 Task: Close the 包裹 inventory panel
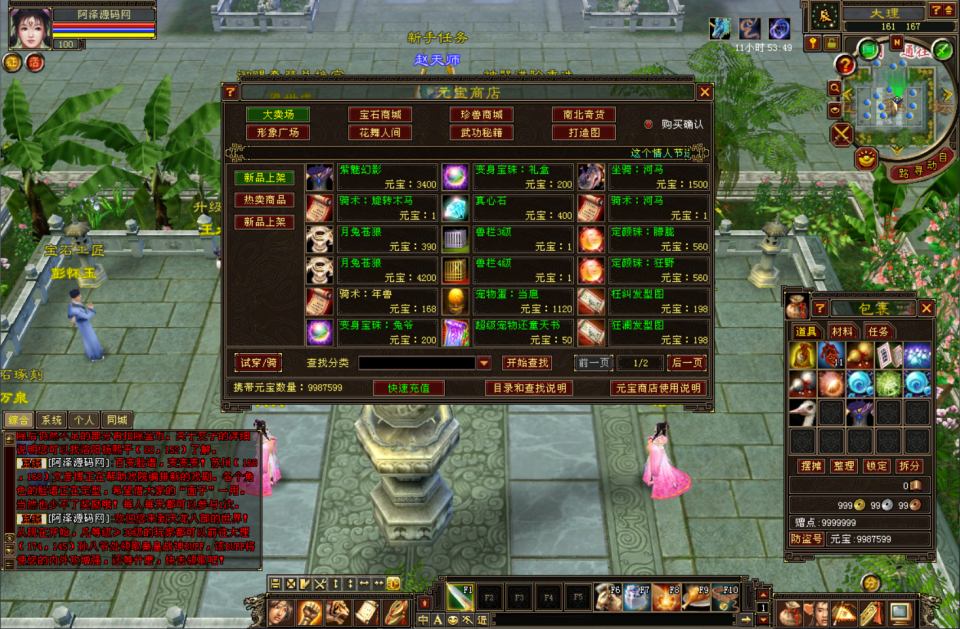click(926, 308)
